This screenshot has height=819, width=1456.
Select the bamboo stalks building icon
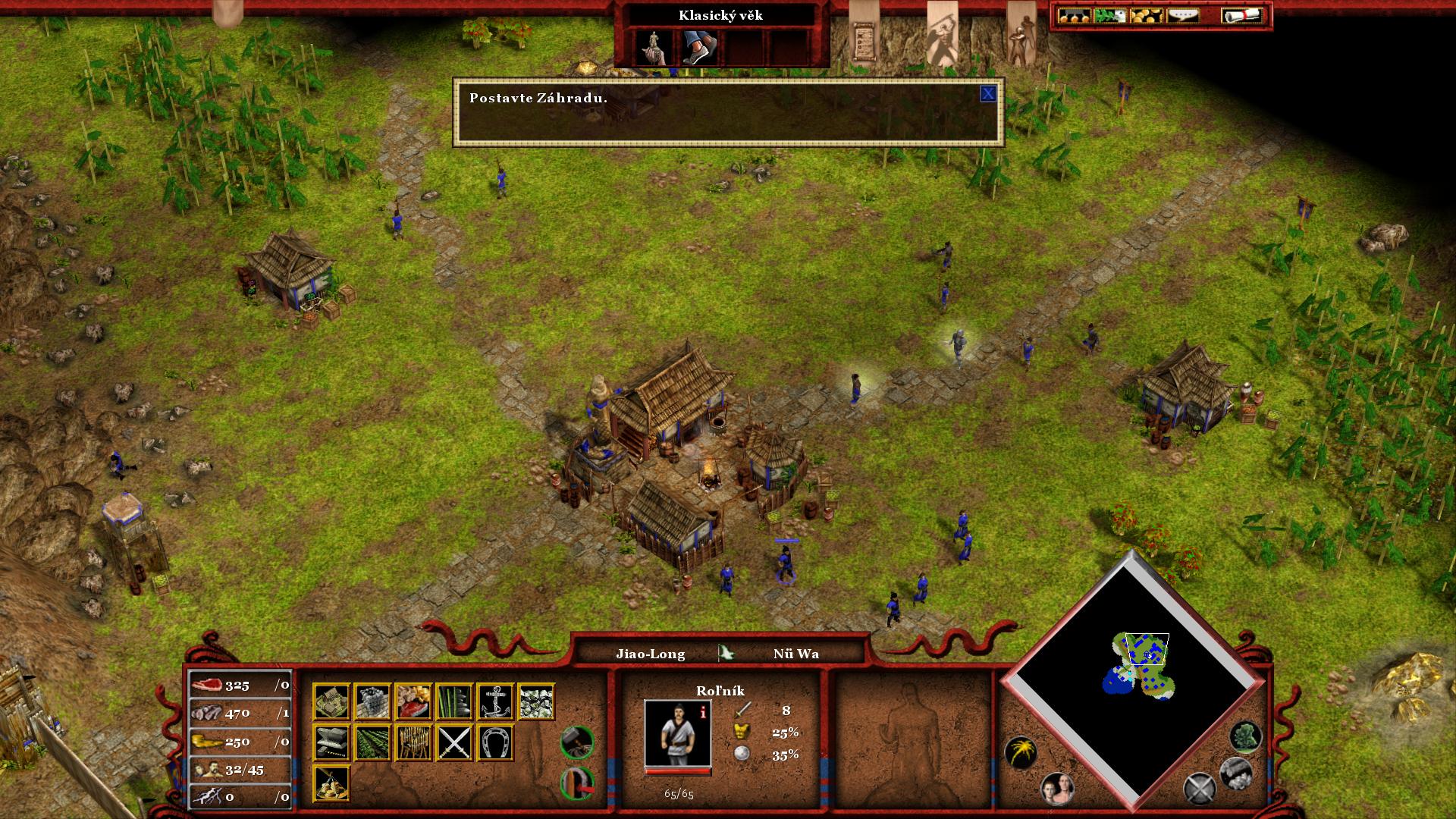click(455, 701)
